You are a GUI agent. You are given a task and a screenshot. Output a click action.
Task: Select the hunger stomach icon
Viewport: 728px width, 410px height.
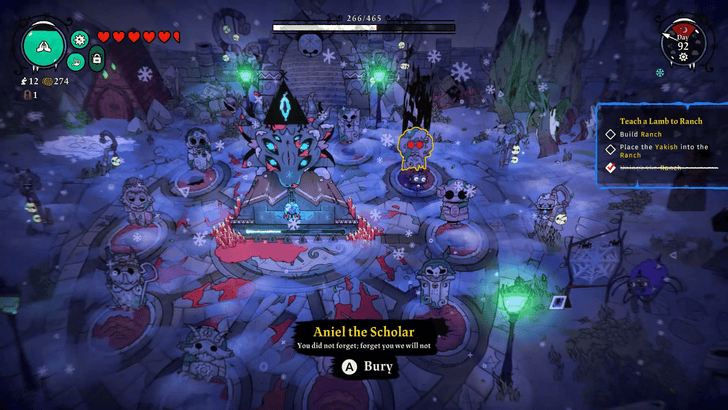tap(76, 60)
